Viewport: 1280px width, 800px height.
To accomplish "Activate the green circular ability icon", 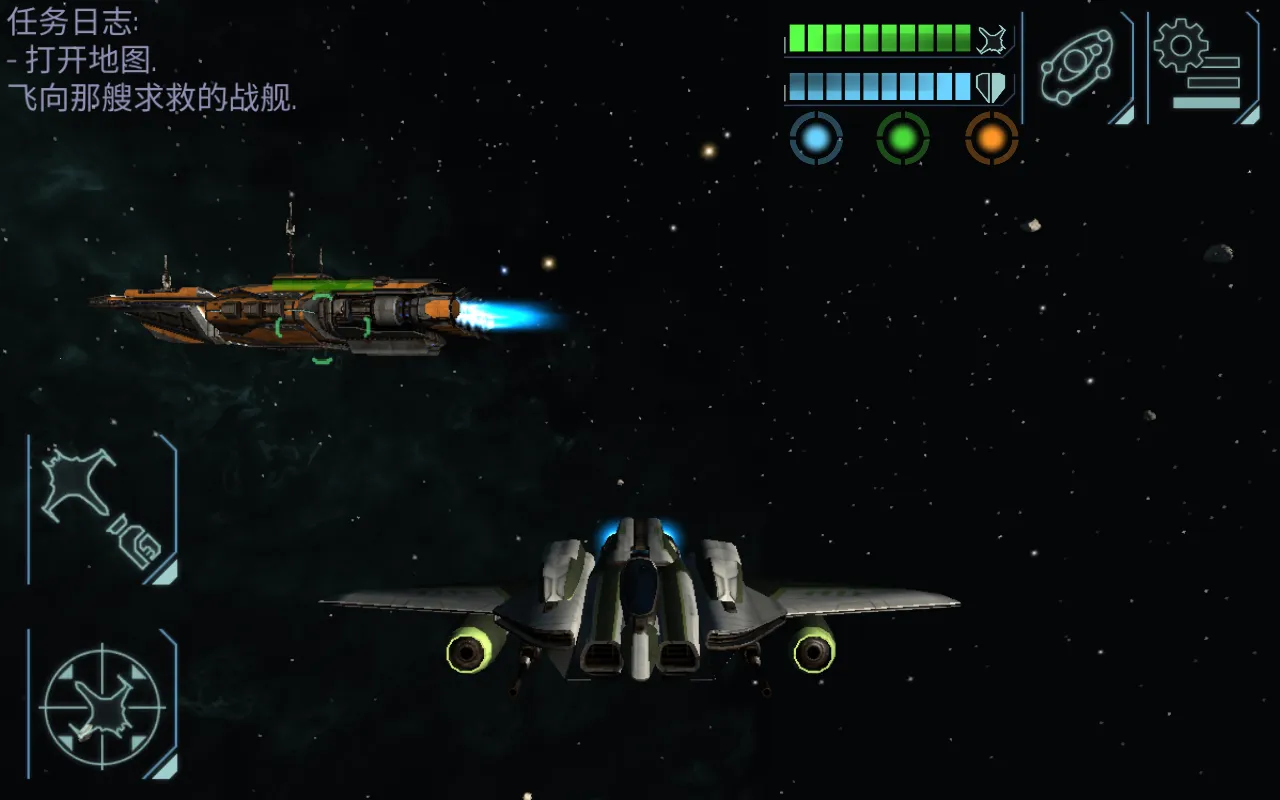I will [903, 139].
